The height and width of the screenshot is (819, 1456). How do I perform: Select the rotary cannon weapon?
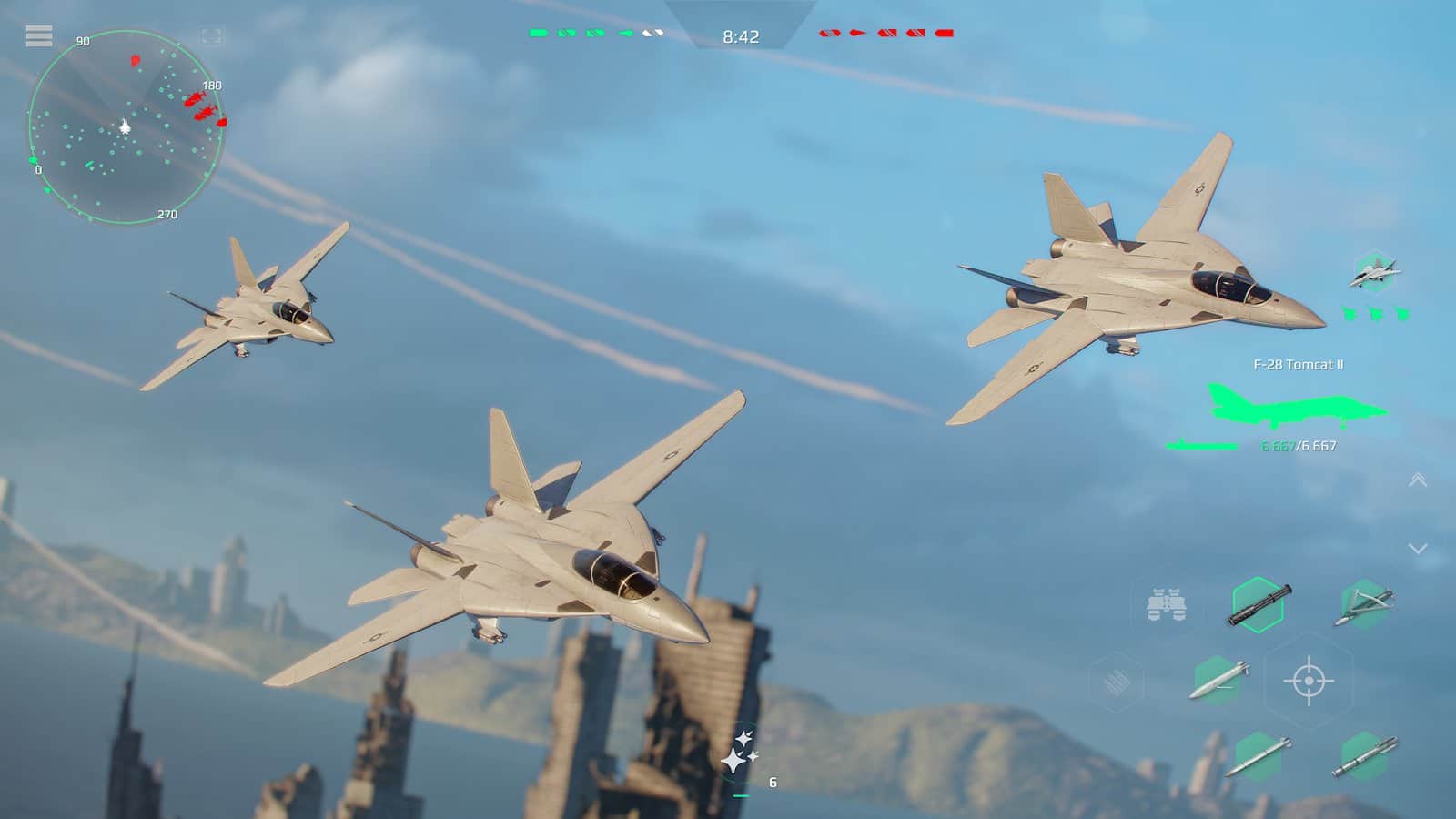pyautogui.click(x=1259, y=605)
